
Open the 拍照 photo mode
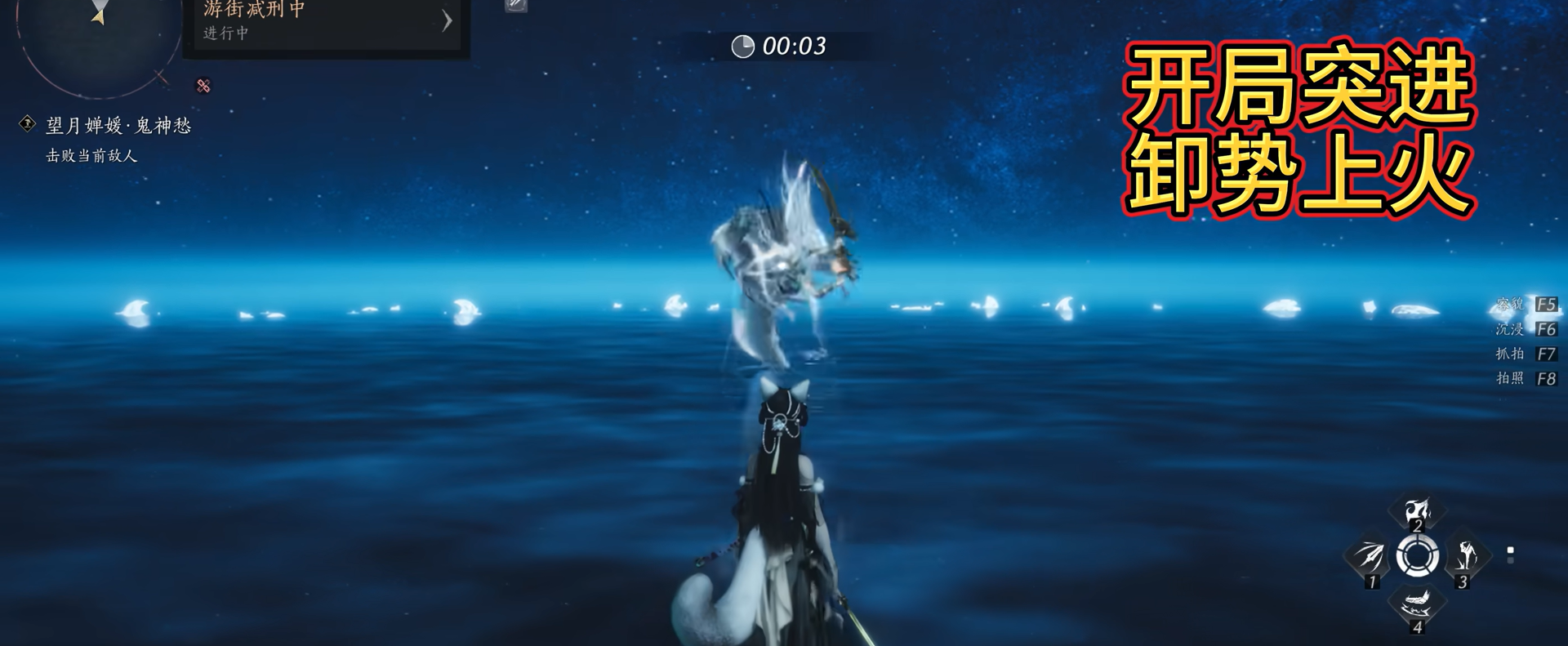(x=1526, y=379)
